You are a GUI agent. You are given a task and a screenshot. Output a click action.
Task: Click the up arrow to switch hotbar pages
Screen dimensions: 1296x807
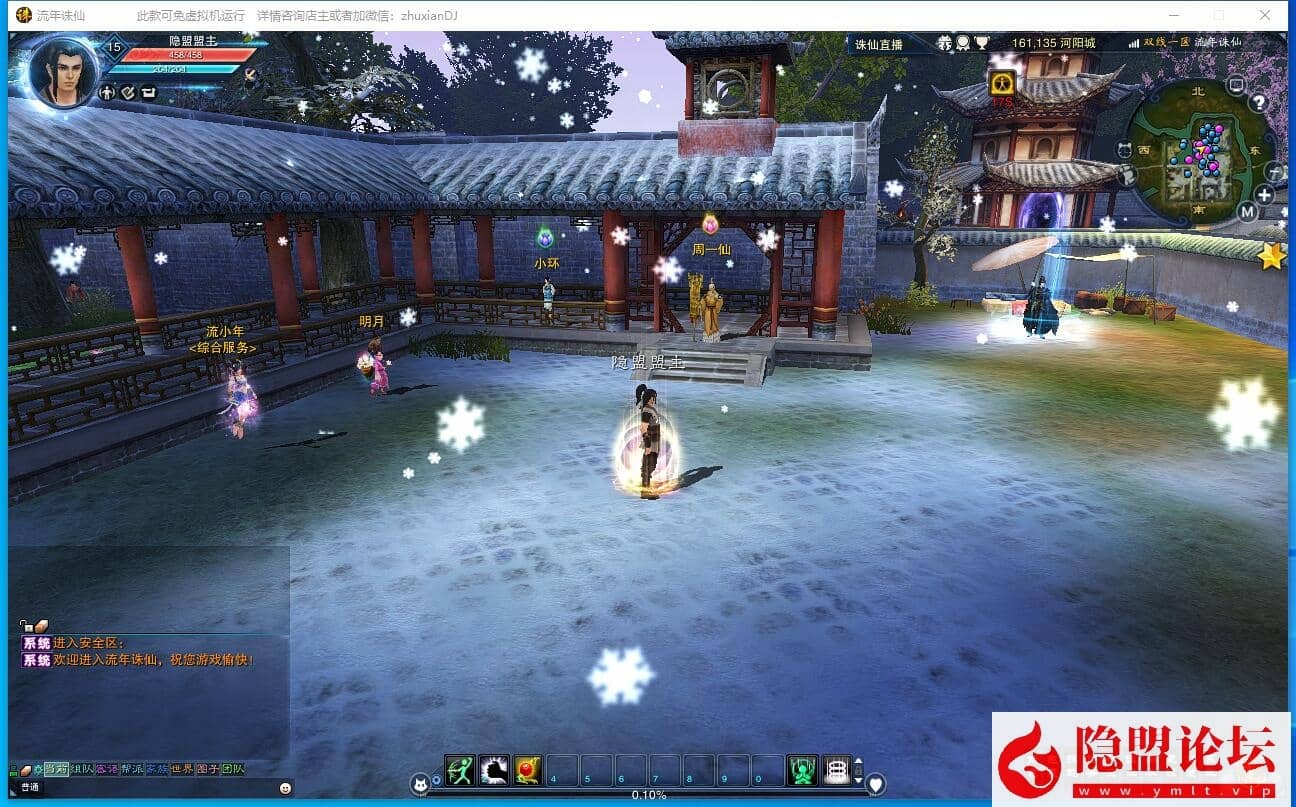[858, 760]
